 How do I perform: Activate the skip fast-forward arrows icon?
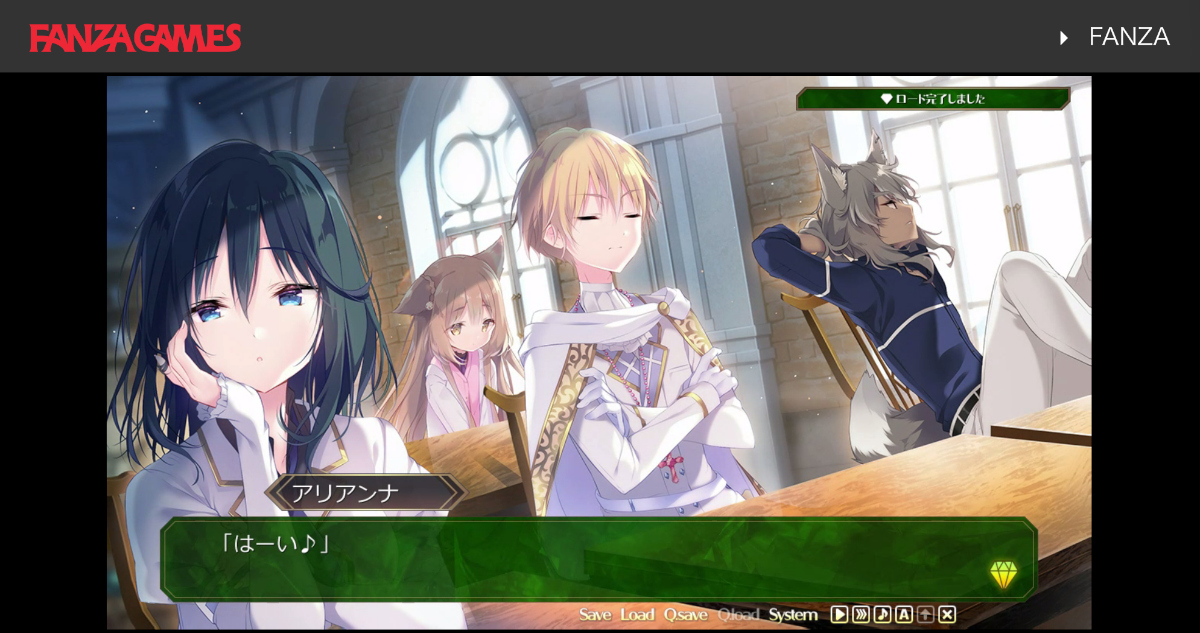861,615
